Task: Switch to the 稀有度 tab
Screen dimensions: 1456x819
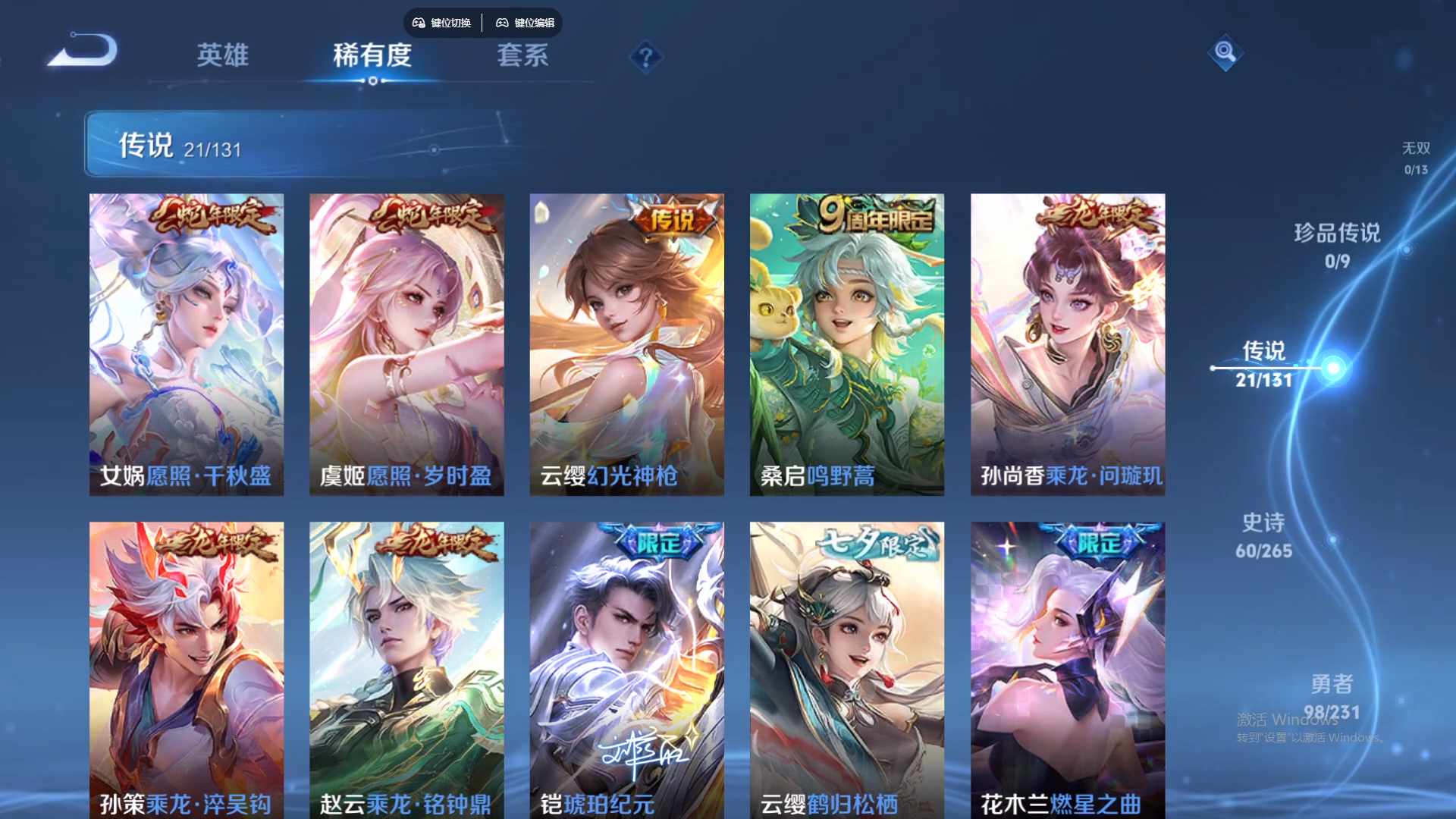Action: tap(372, 55)
